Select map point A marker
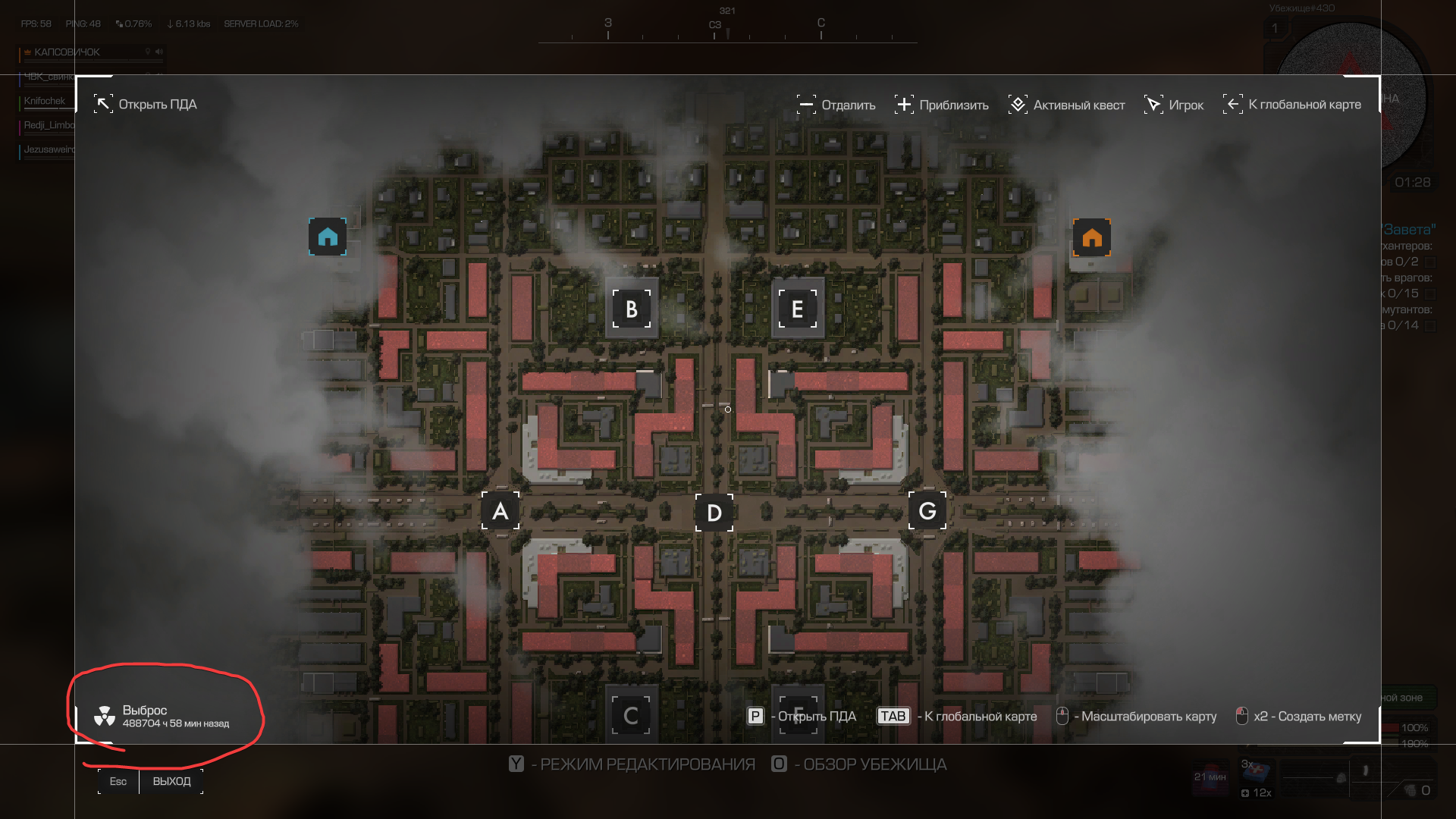 pyautogui.click(x=500, y=511)
